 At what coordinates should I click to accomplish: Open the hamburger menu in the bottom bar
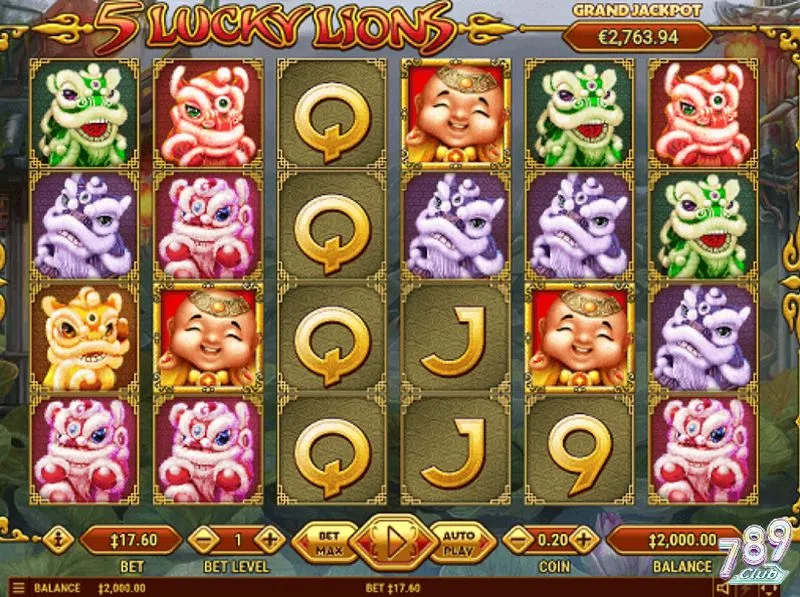[17, 588]
